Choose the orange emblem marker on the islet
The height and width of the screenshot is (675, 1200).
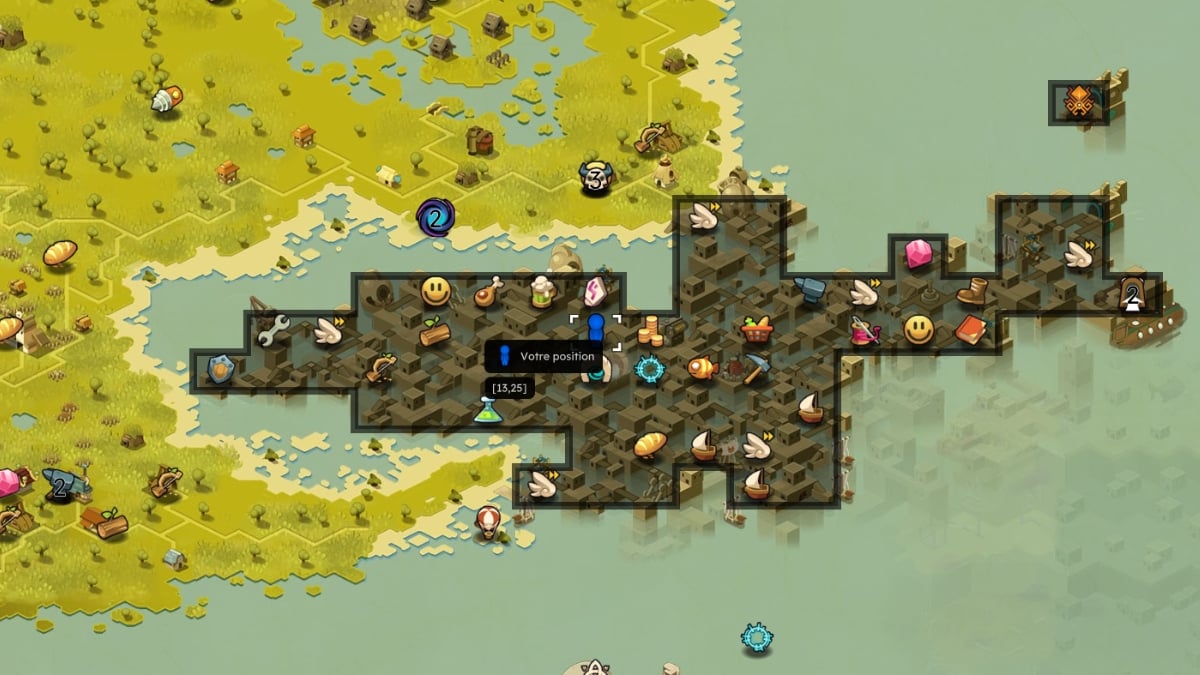tap(1078, 102)
